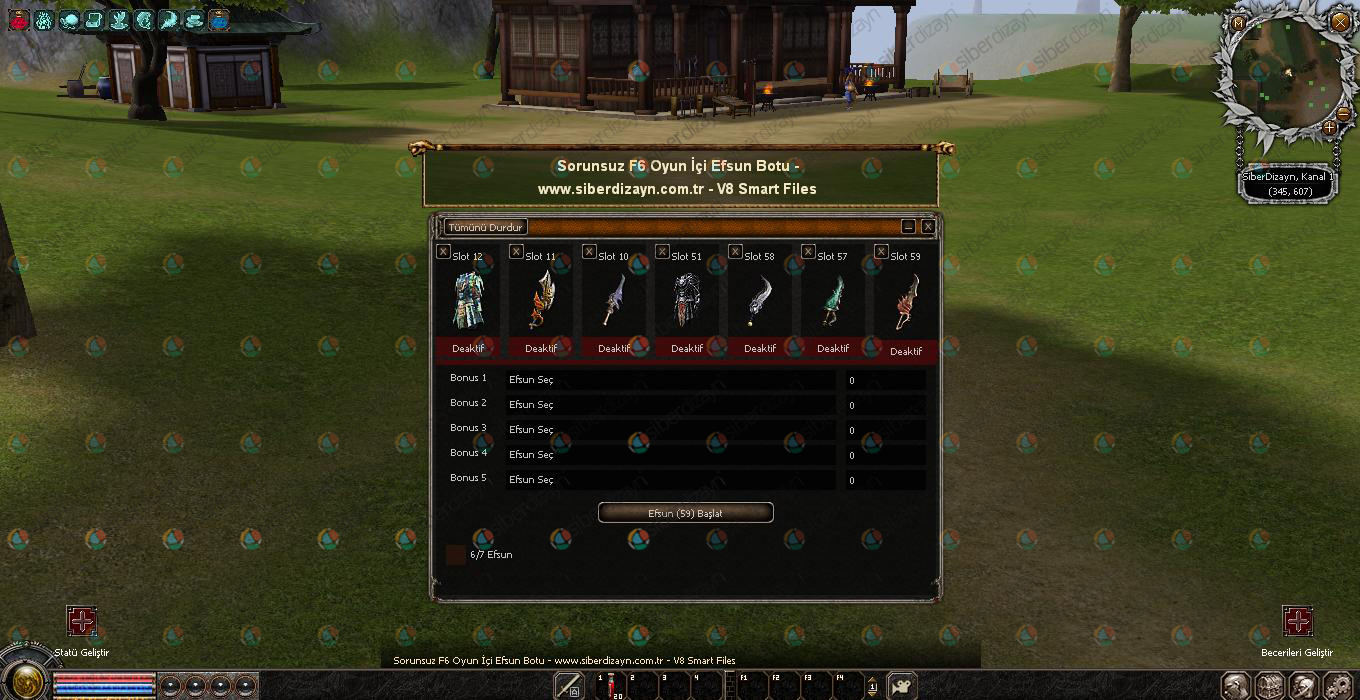
Task: Click the Bonus 5 value field
Action: [885, 480]
